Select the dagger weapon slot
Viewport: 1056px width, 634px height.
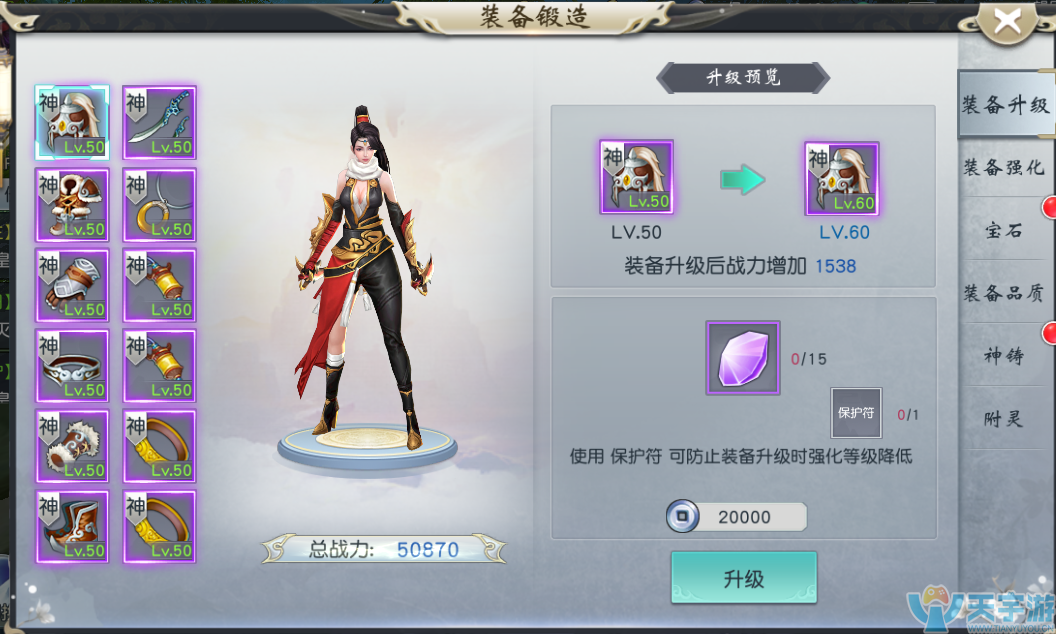[x=159, y=122]
